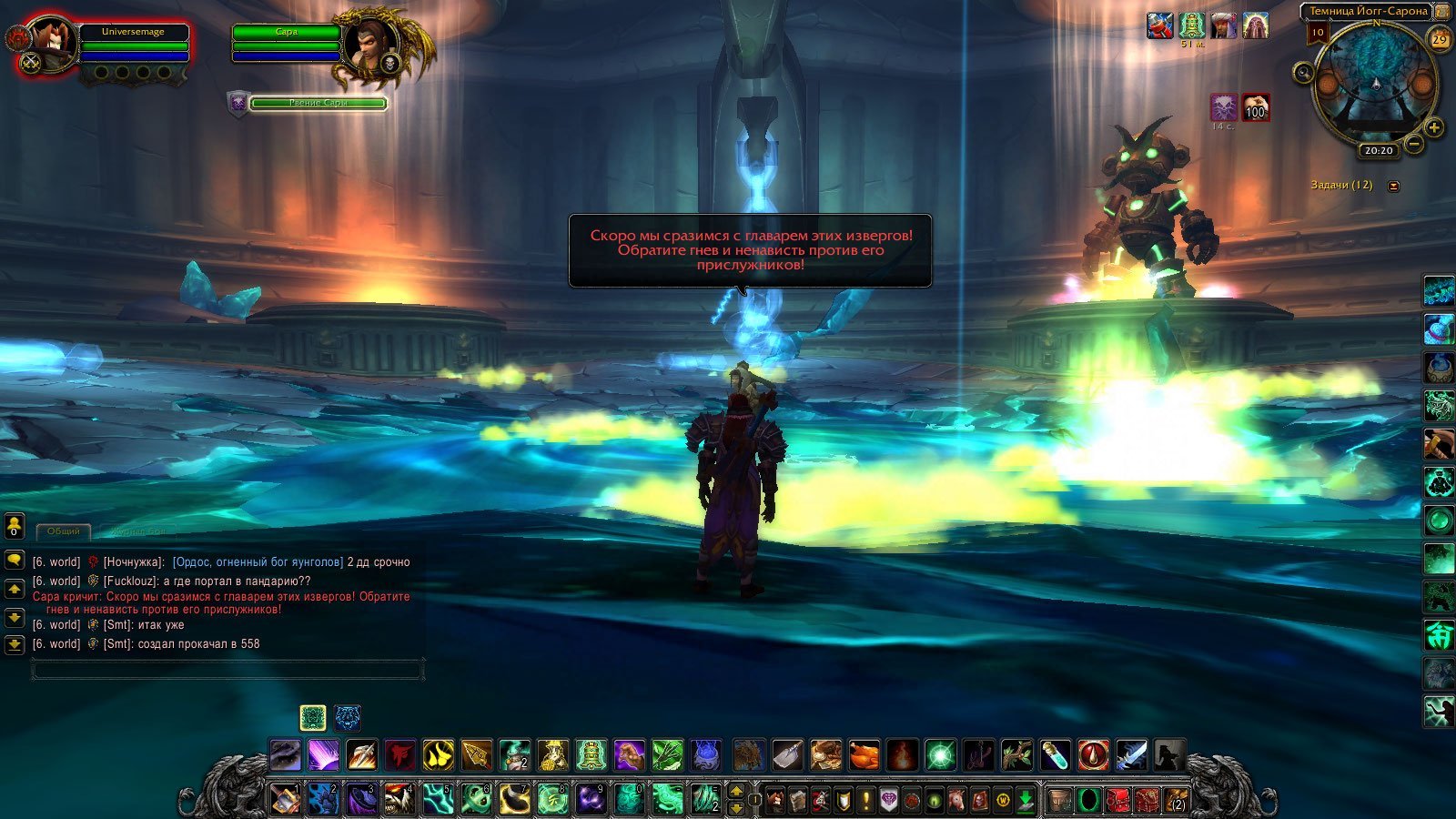Open the red backpack bag slot
Image resolution: width=1456 pixels, height=819 pixels.
point(1118,800)
